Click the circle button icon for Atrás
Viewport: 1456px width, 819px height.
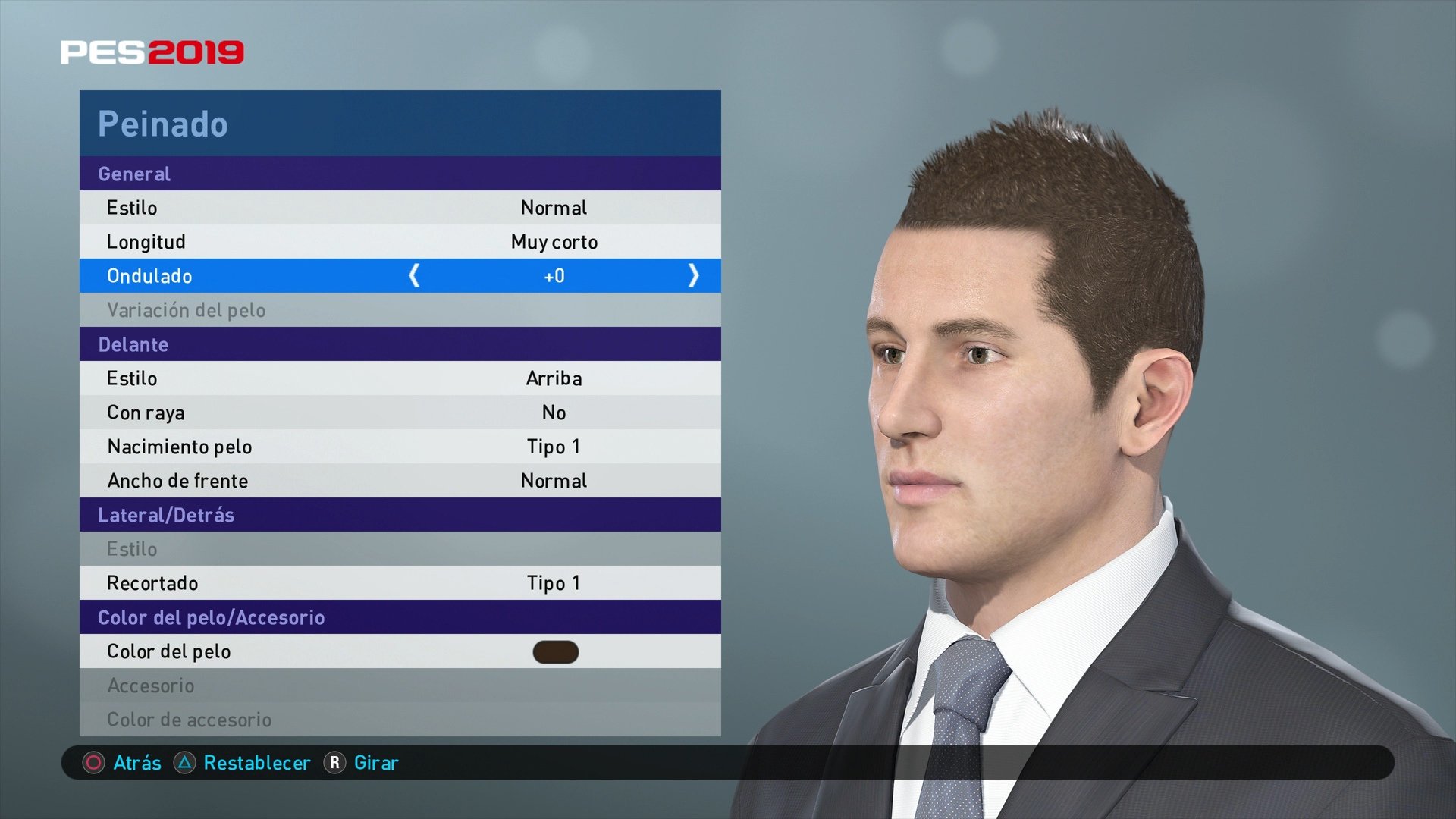(x=93, y=764)
